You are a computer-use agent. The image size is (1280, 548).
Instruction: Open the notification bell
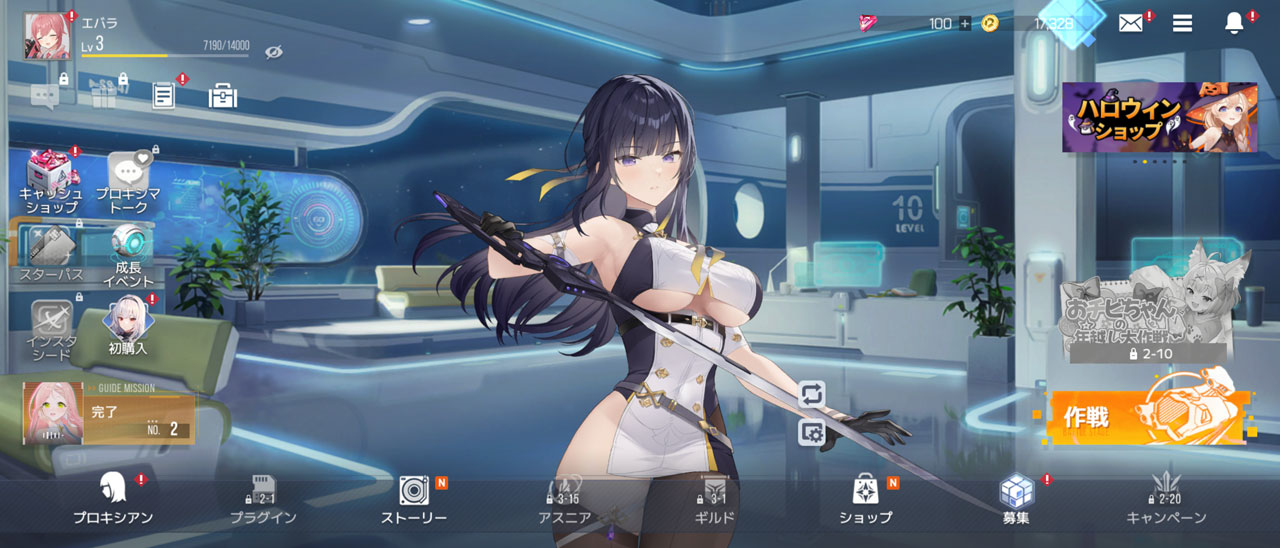tap(1234, 23)
